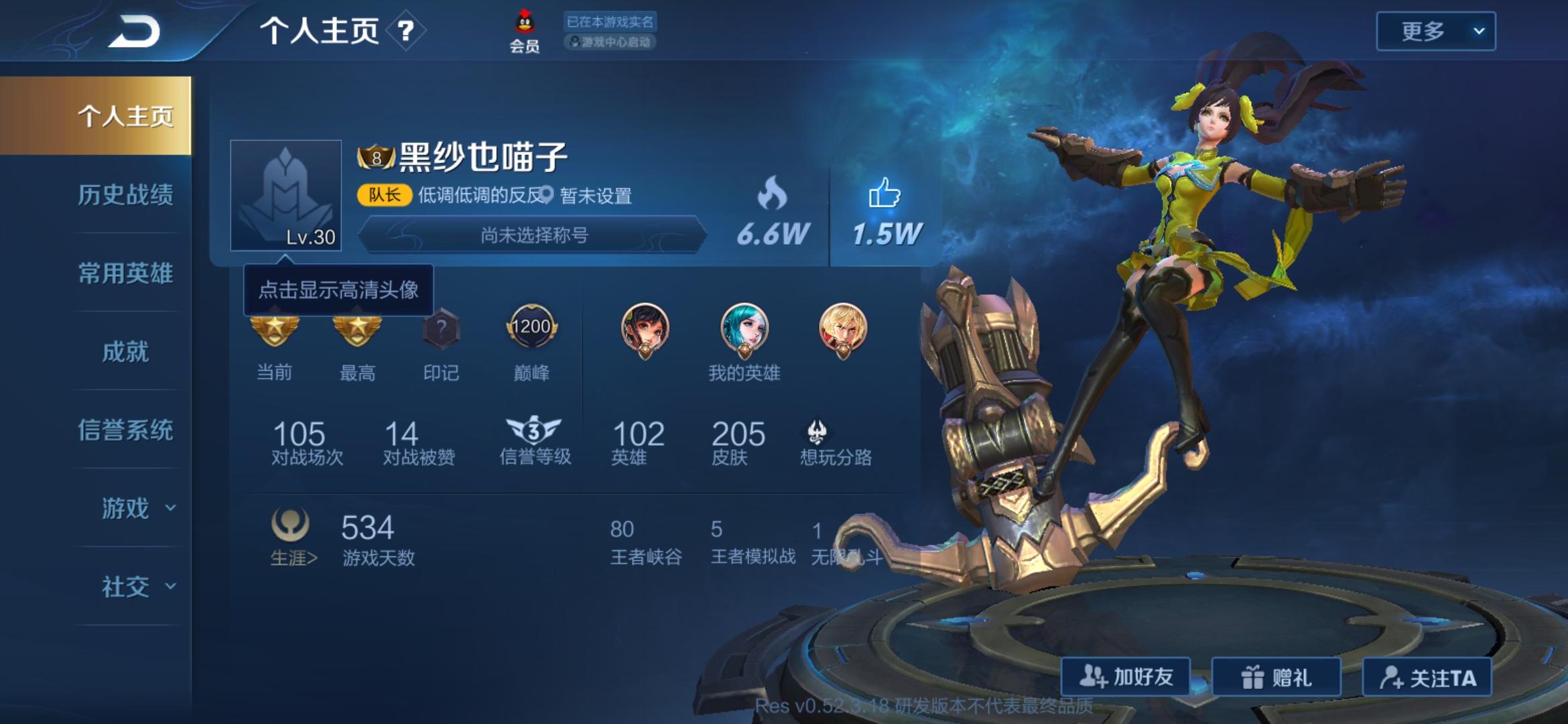
Task: Switch to the 历史战绩 tab
Action: pos(125,194)
